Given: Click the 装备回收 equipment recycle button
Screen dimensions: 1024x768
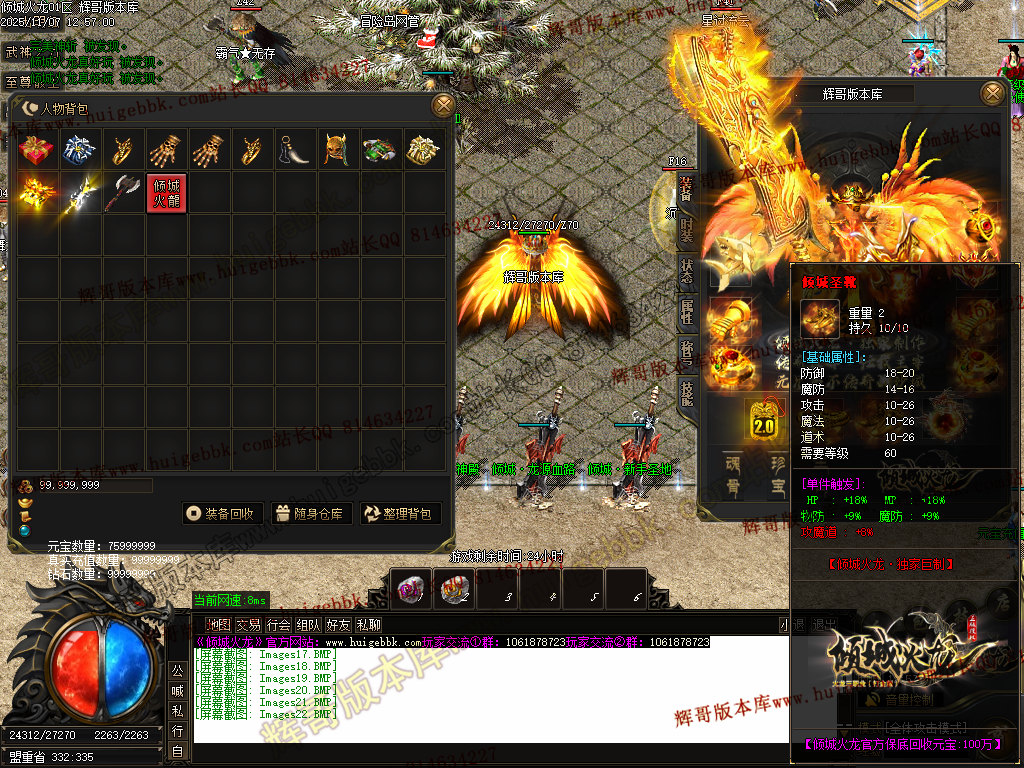Looking at the screenshot, I should pyautogui.click(x=224, y=514).
